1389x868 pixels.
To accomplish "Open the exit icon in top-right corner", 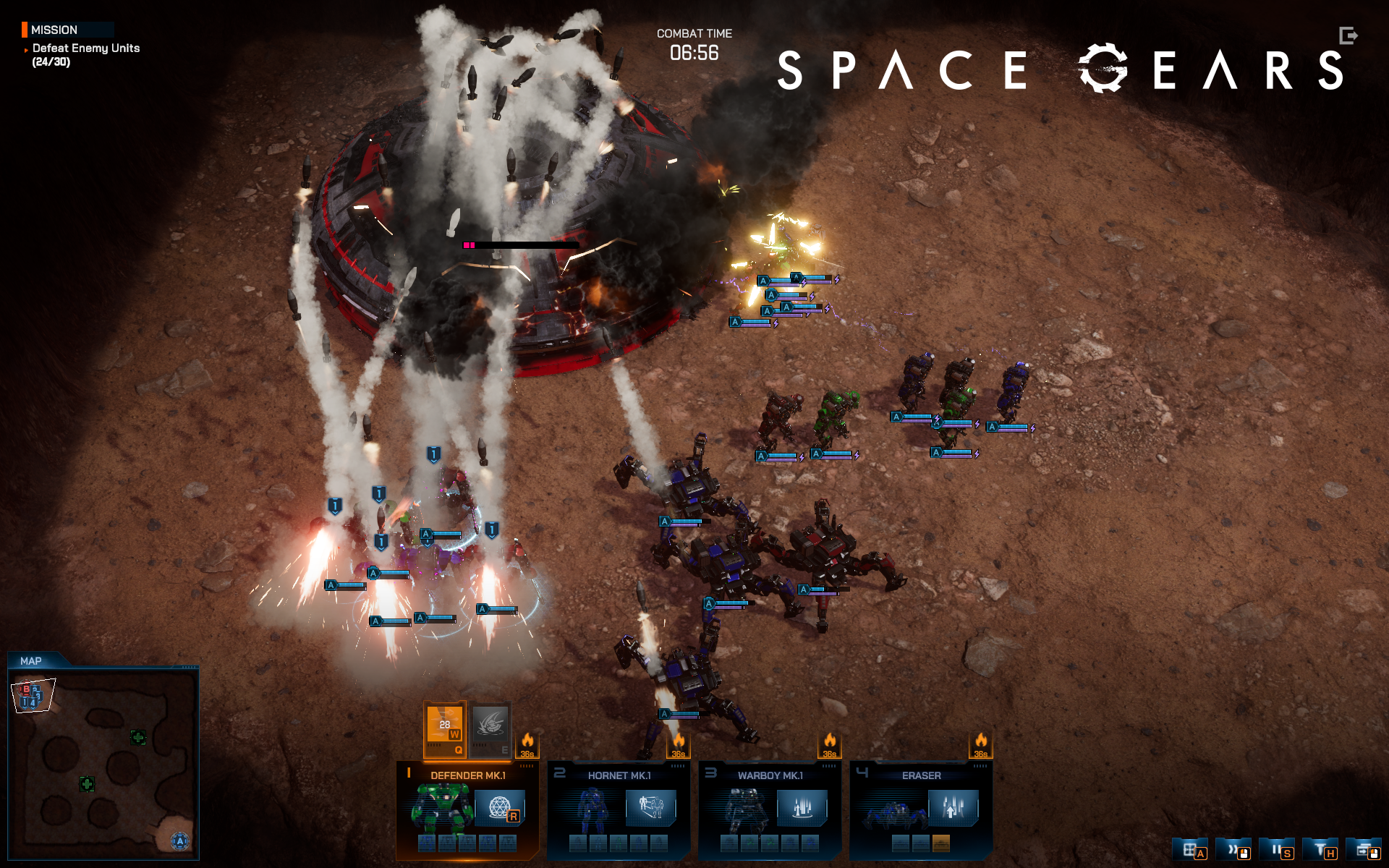I will tap(1348, 35).
